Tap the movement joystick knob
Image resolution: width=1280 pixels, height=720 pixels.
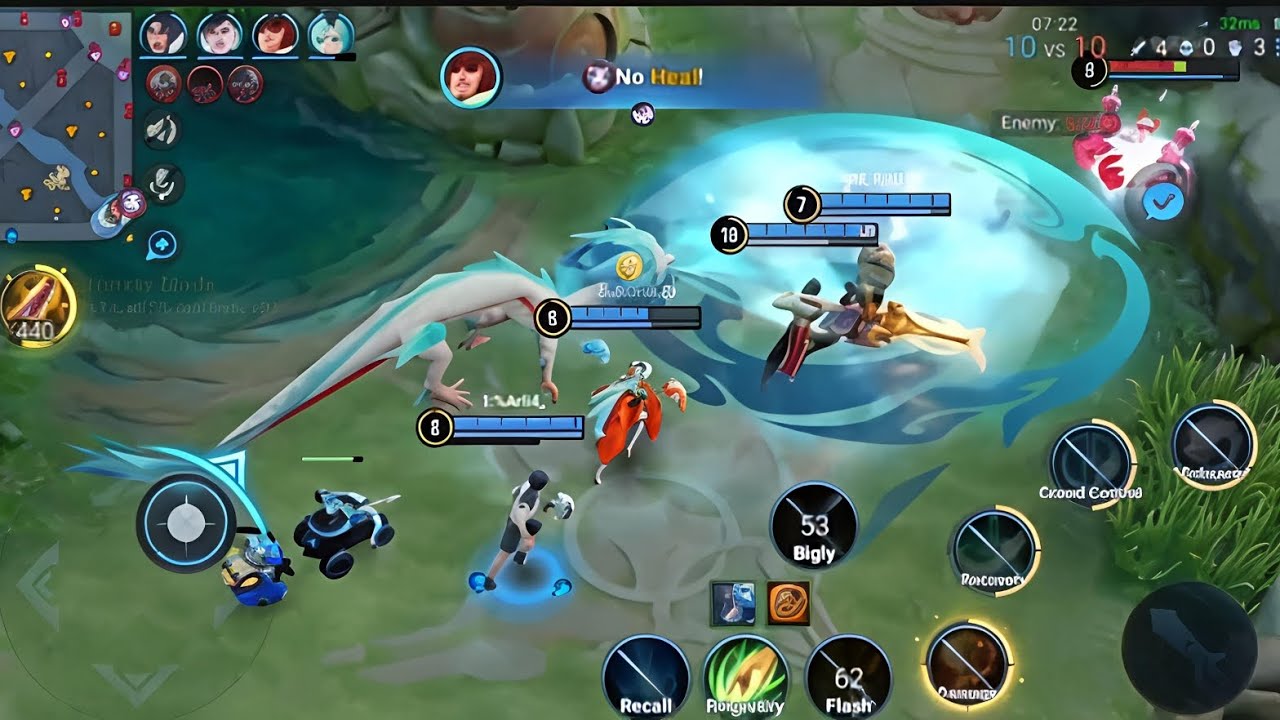(x=185, y=522)
